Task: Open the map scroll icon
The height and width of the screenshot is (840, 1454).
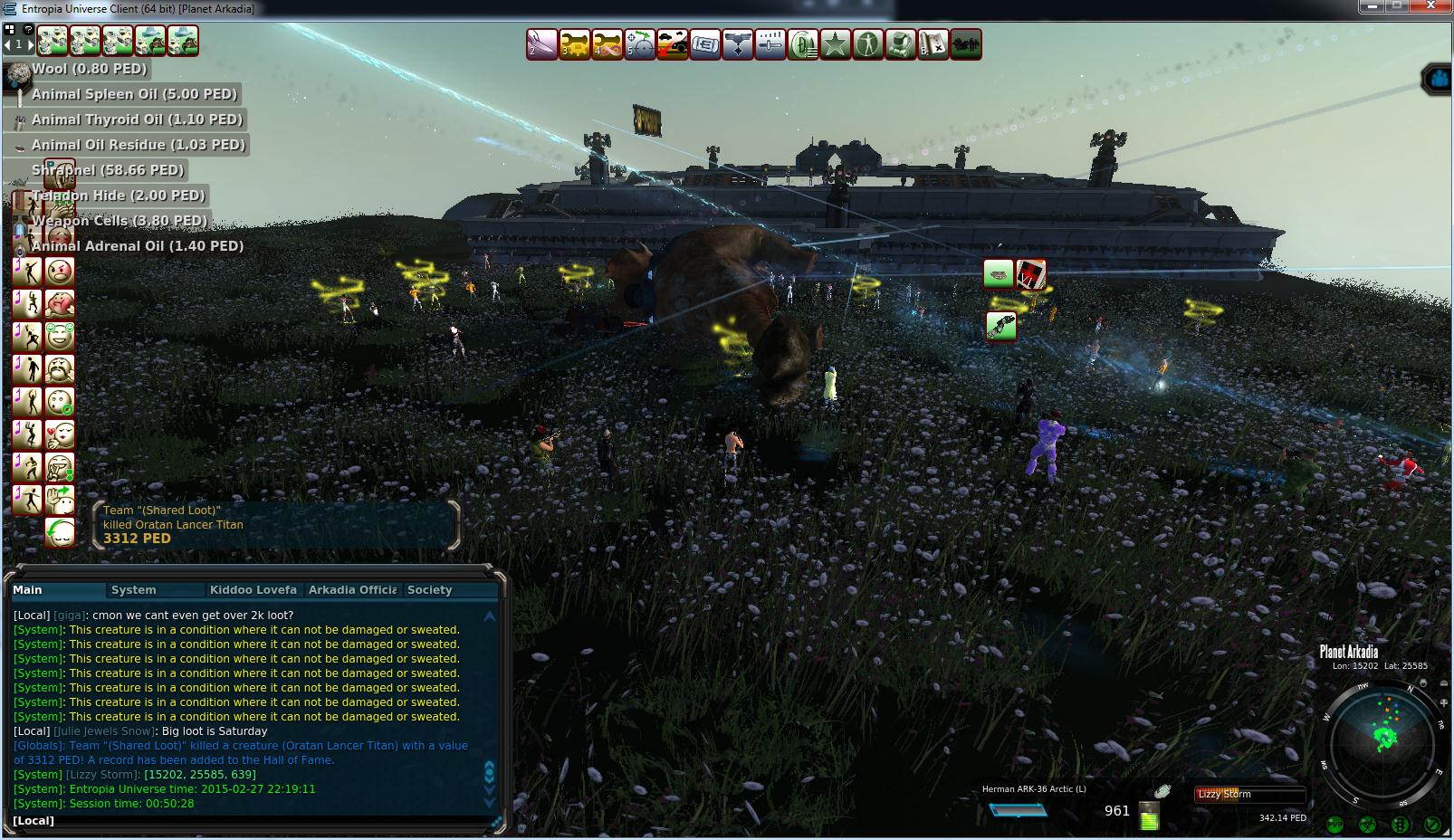Action: click(933, 44)
